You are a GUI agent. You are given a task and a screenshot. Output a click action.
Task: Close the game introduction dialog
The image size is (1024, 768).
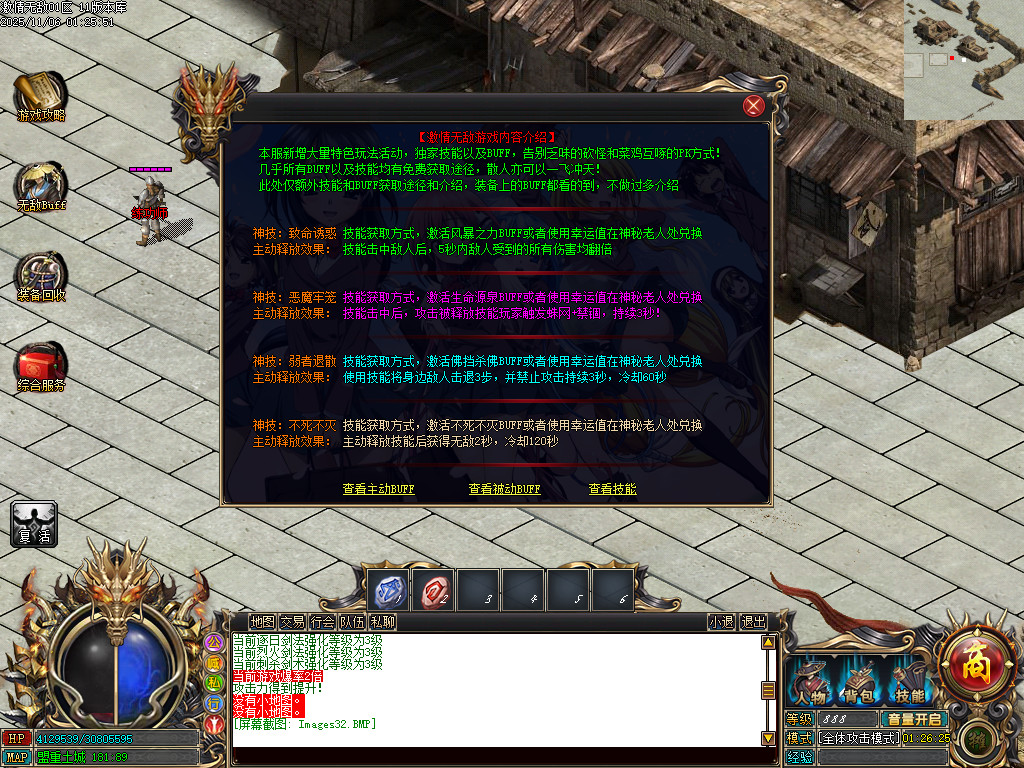pyautogui.click(x=754, y=106)
